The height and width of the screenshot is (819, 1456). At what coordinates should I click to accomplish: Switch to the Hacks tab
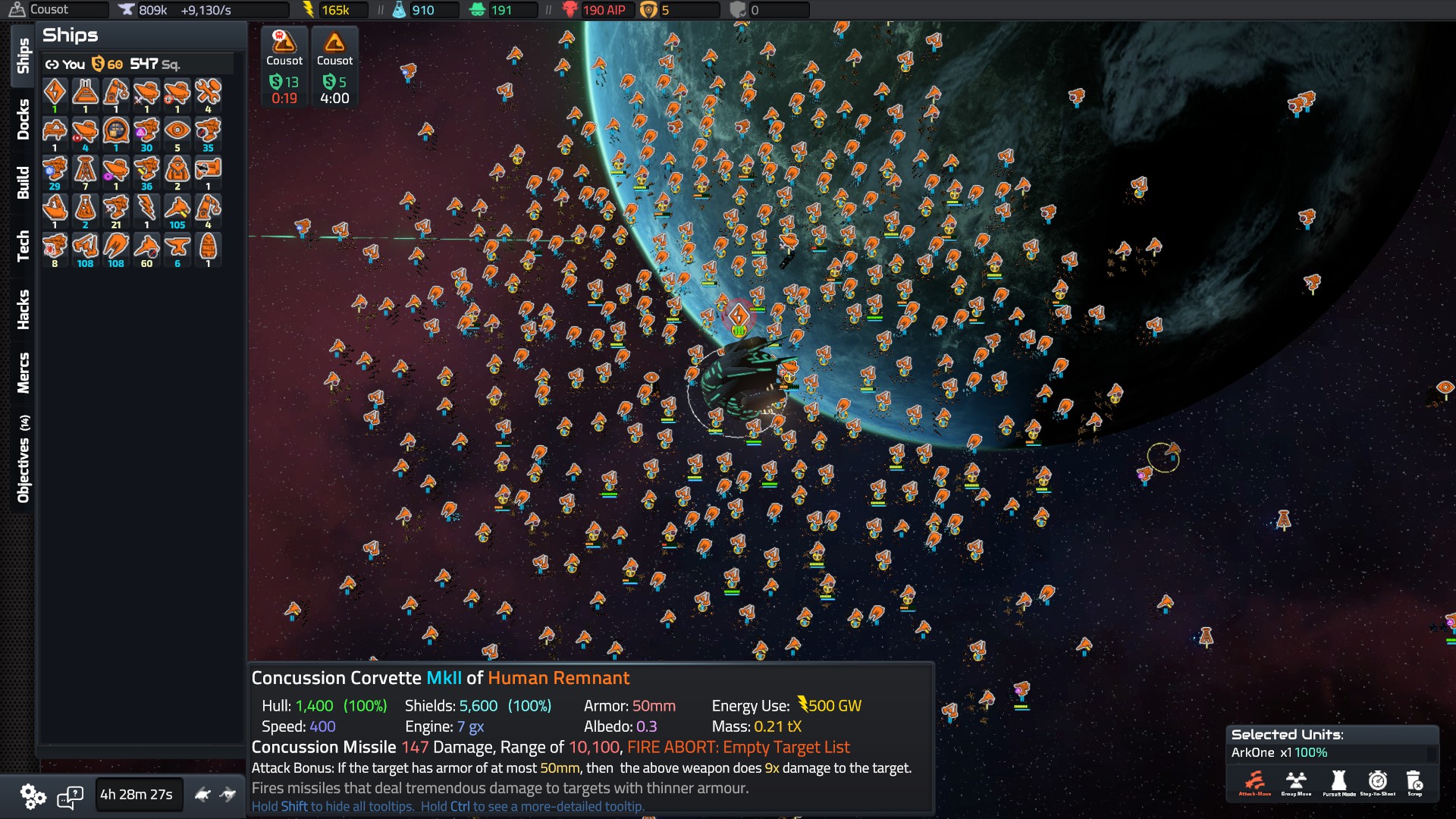click(23, 309)
